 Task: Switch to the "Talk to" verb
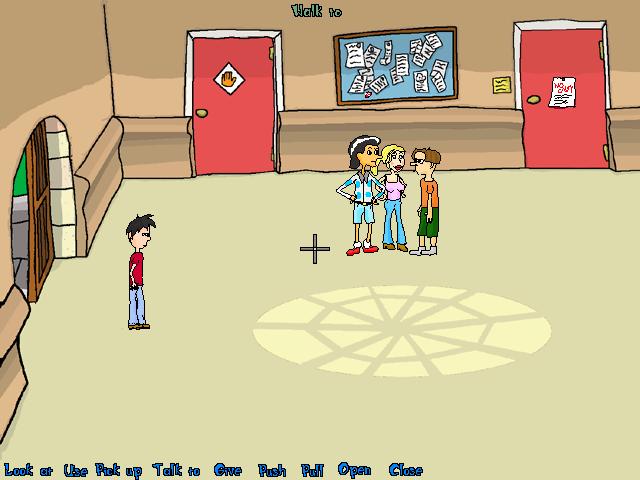[x=177, y=470]
